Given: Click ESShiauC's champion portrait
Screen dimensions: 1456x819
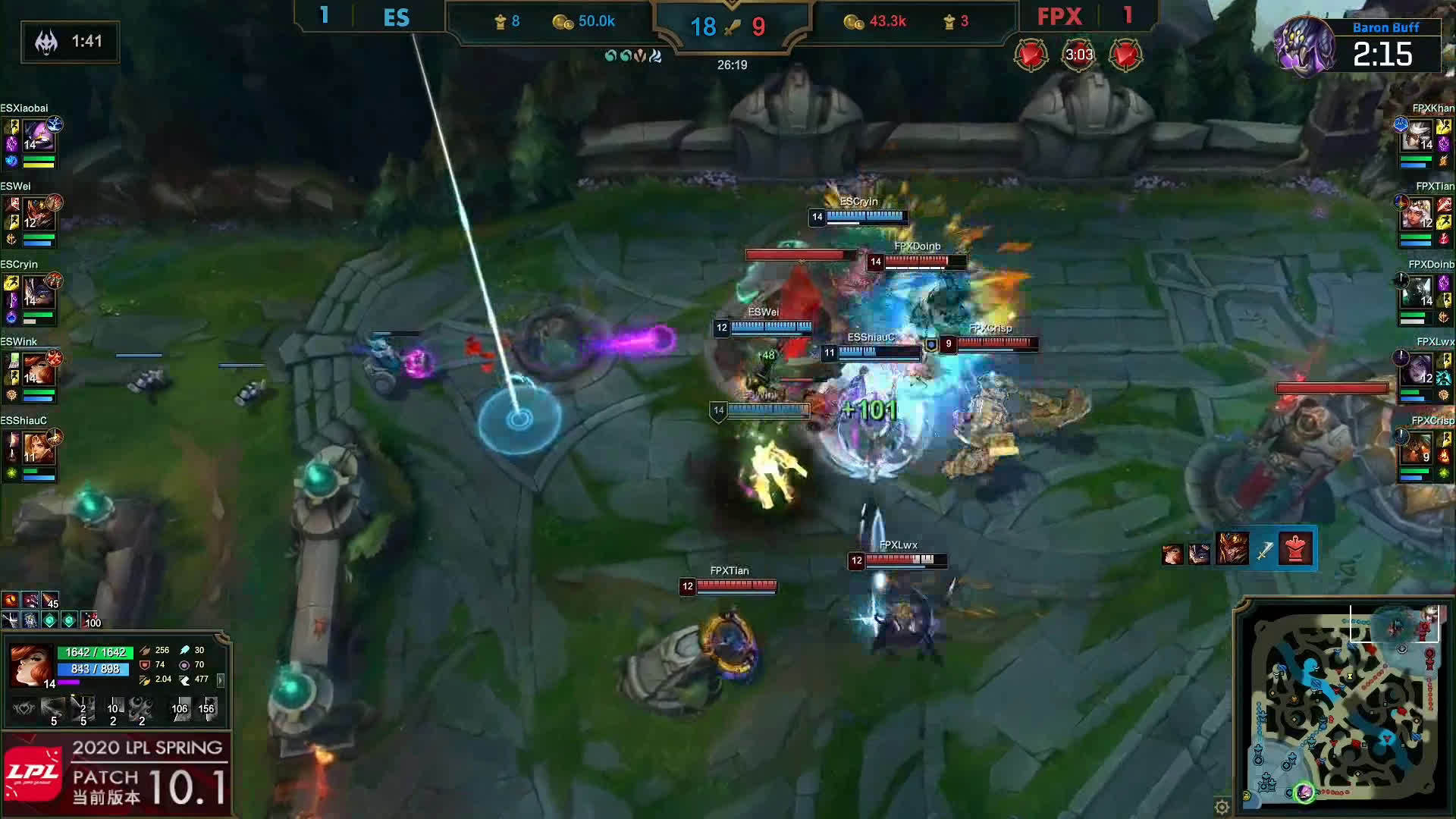Looking at the screenshot, I should (x=36, y=449).
